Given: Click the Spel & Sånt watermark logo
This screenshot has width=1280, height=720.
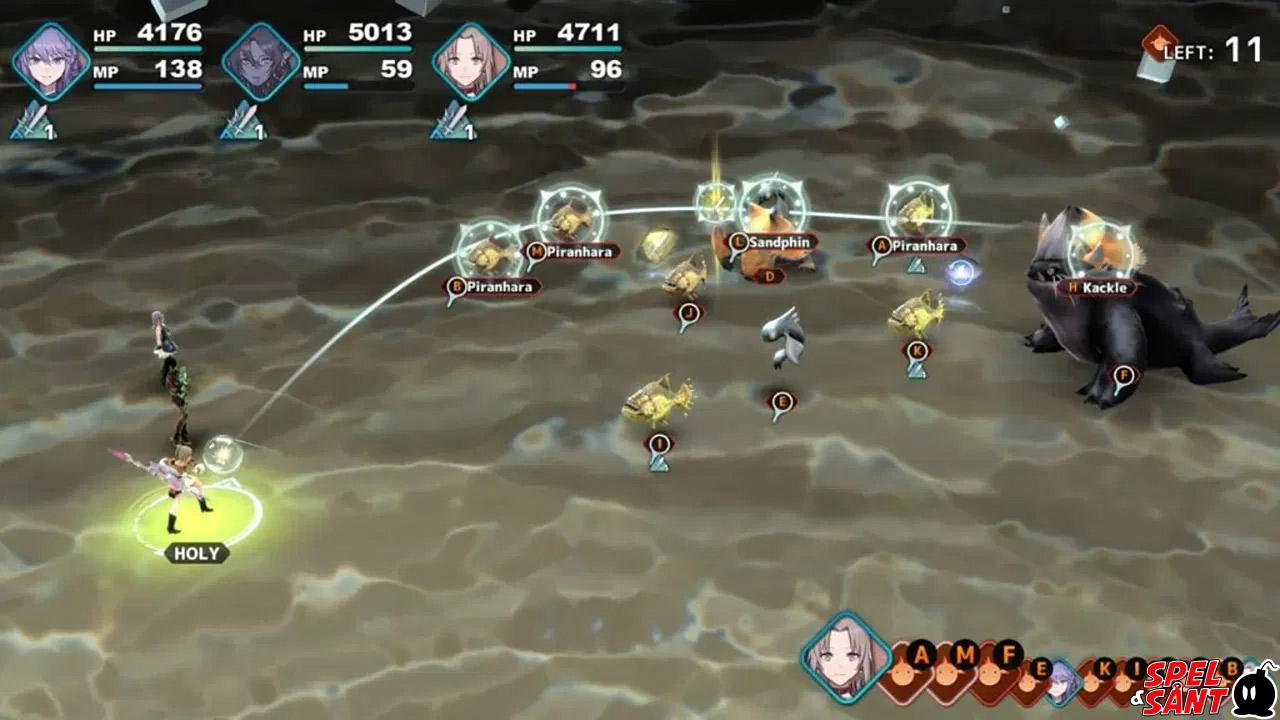Looking at the screenshot, I should pos(1205,684).
